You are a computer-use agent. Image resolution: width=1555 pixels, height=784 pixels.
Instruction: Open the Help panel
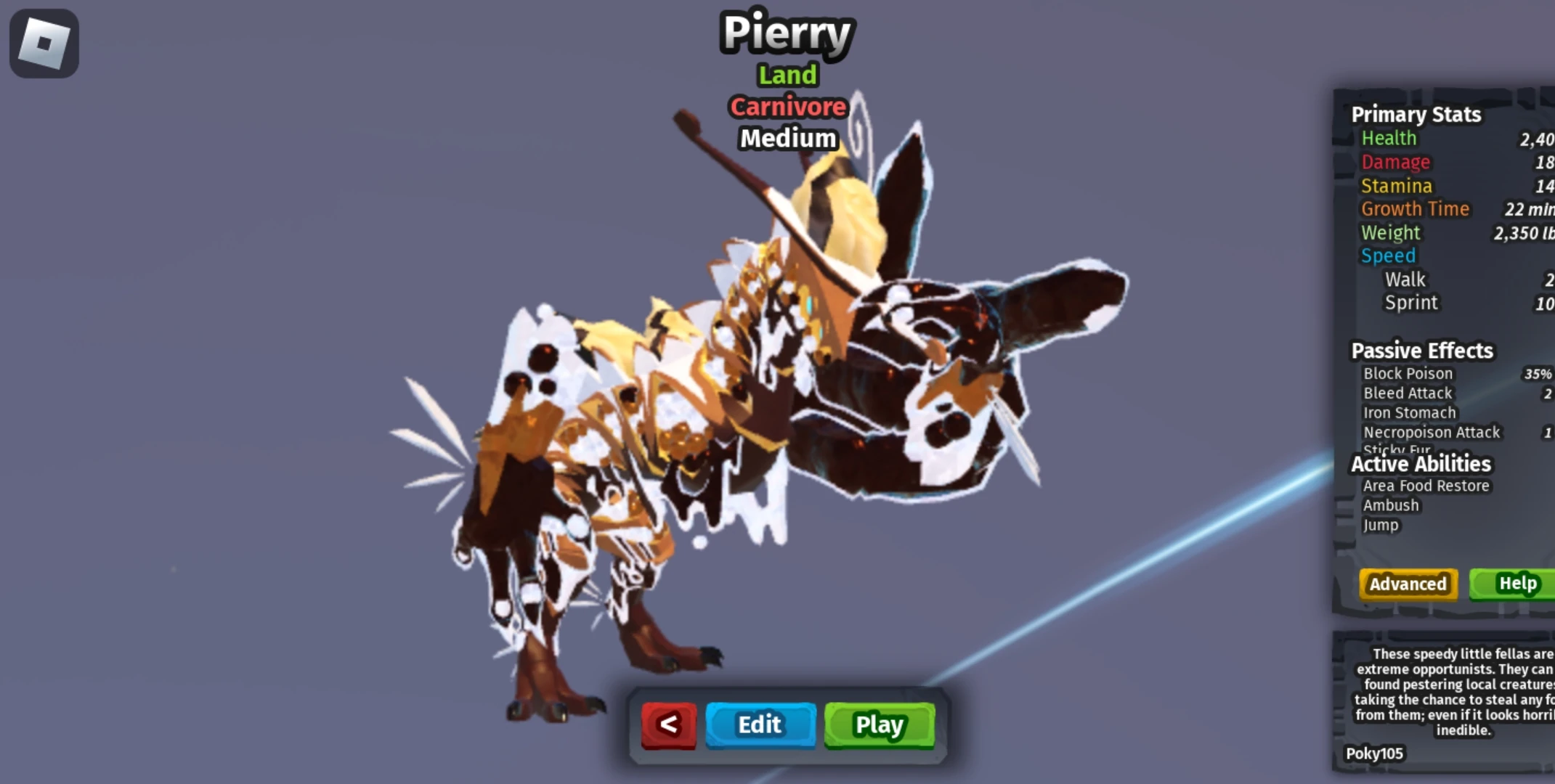click(1518, 583)
